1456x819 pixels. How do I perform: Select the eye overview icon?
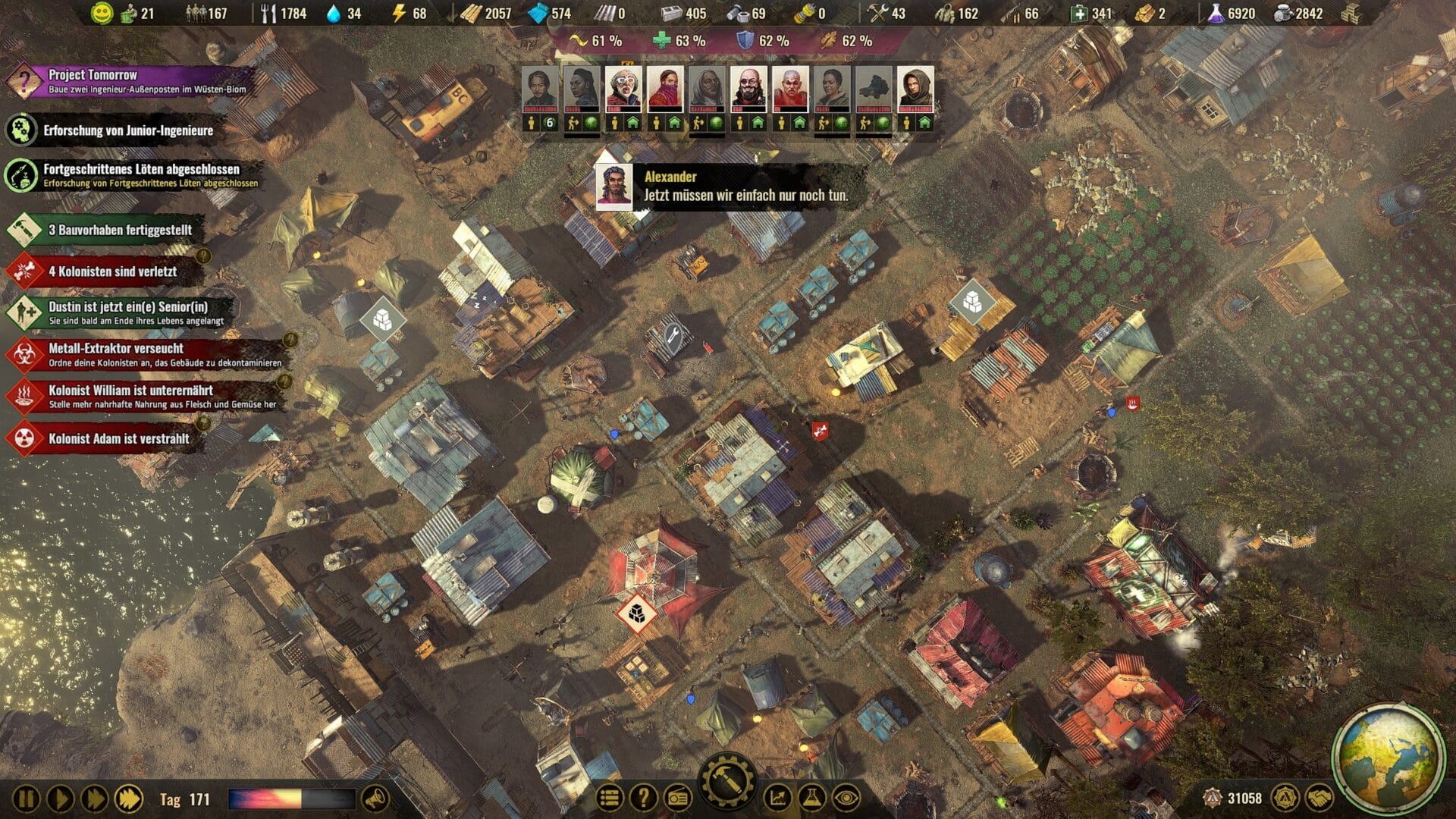[846, 796]
